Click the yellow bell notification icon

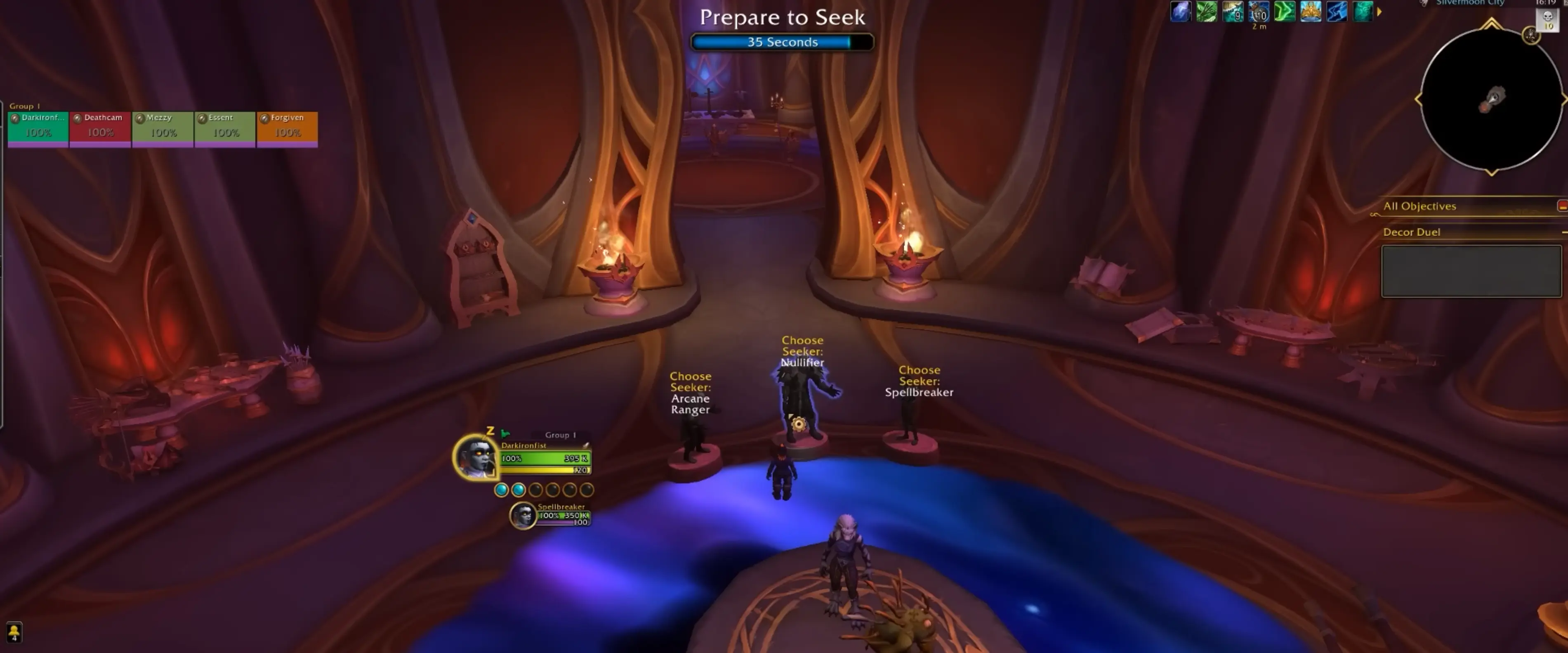point(13,632)
